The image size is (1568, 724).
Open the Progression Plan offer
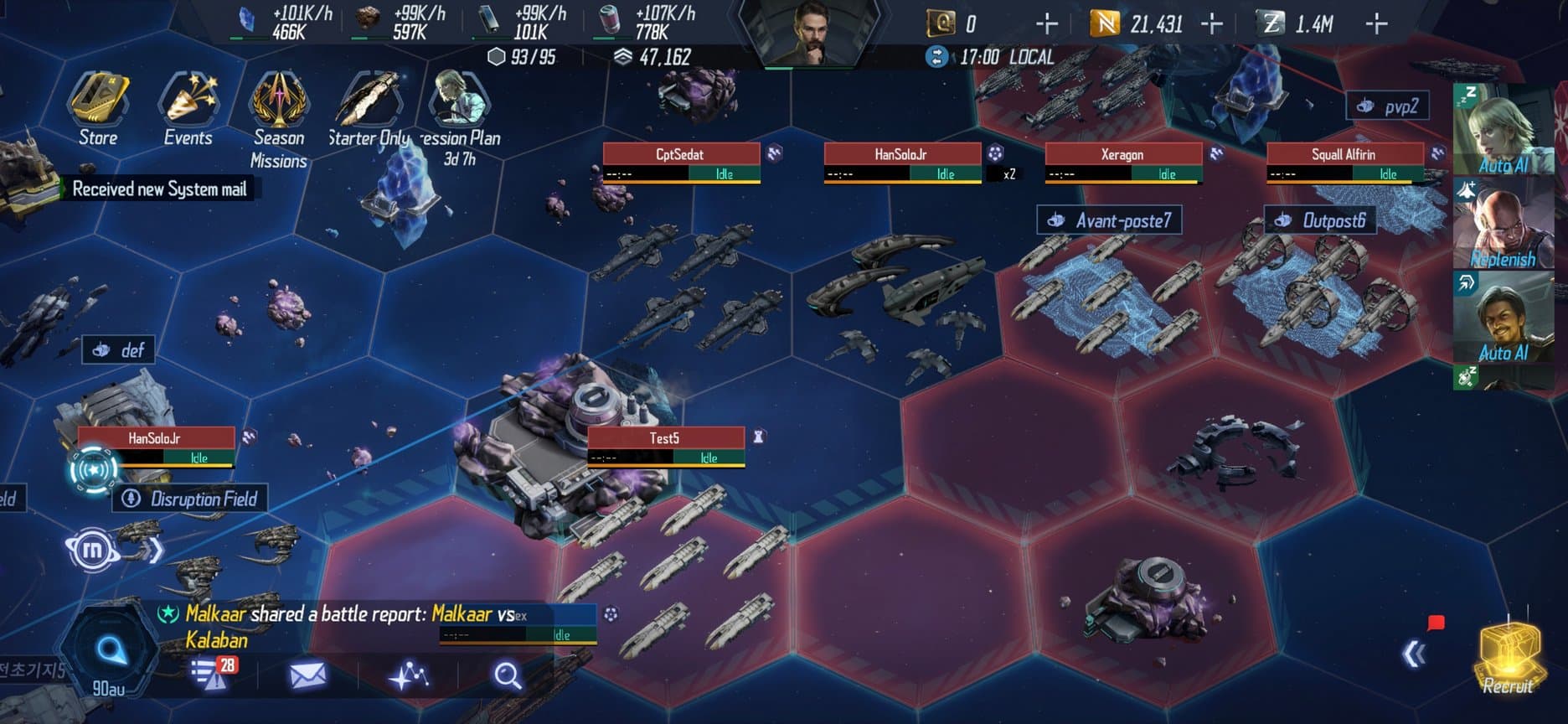[x=460, y=113]
